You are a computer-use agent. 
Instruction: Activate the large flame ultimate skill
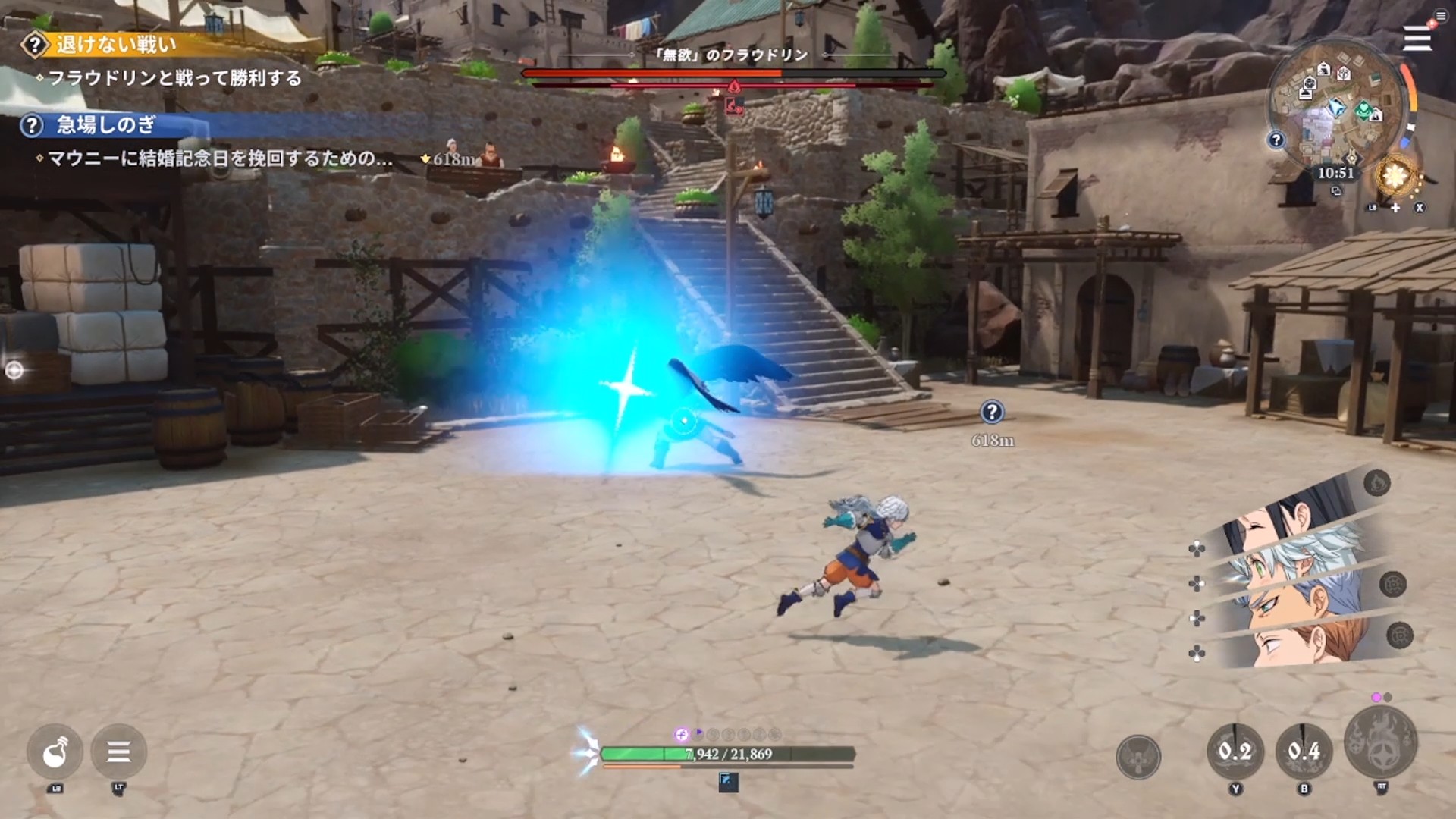(1381, 743)
